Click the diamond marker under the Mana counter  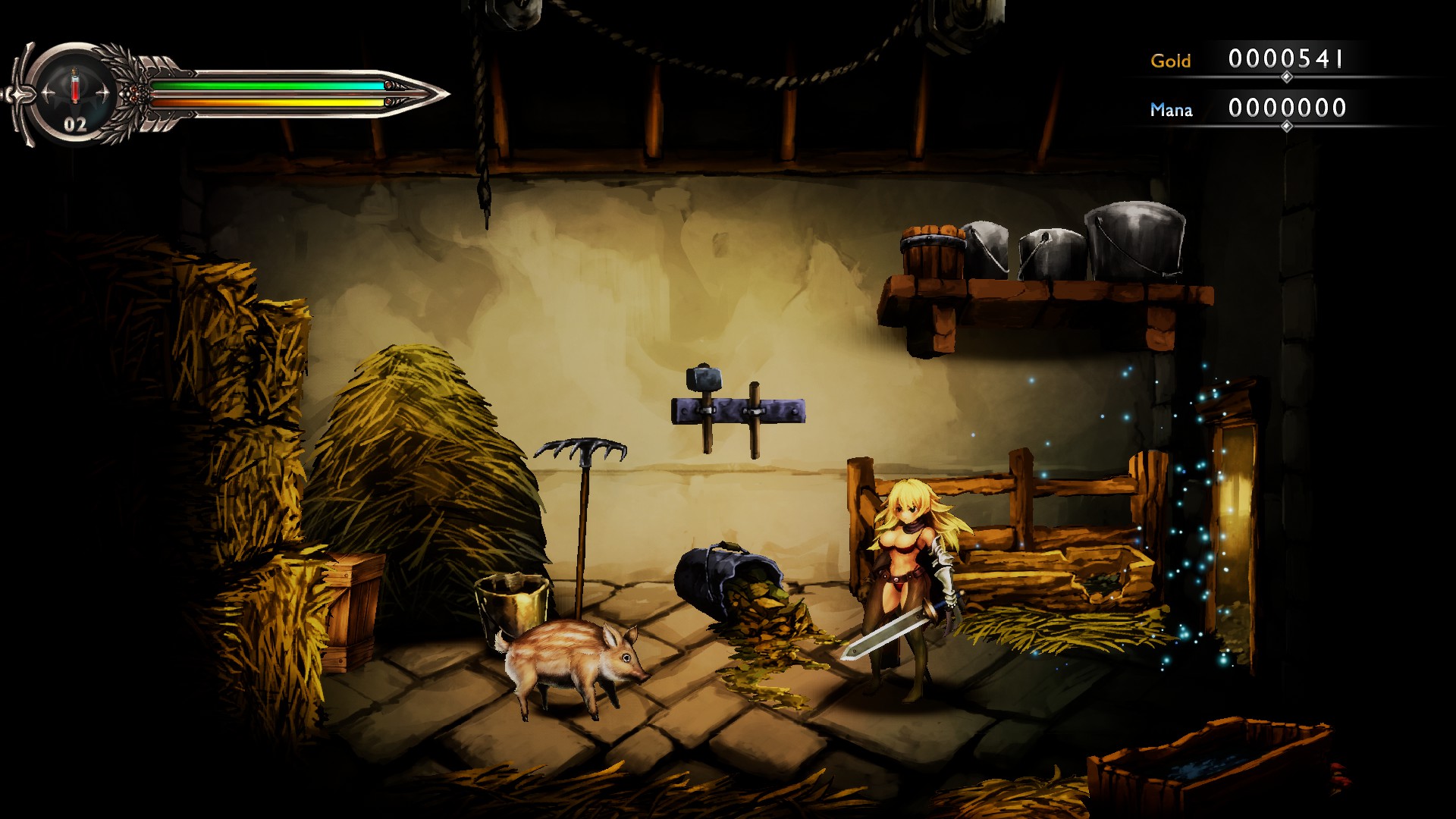click(x=1285, y=126)
